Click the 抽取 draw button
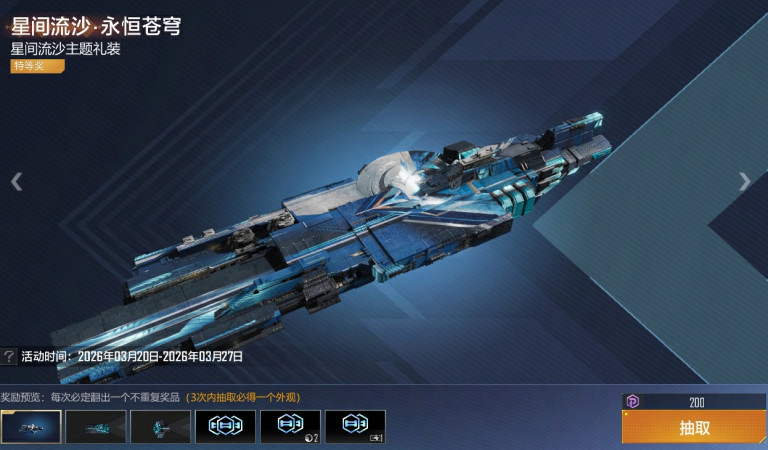 coord(694,427)
